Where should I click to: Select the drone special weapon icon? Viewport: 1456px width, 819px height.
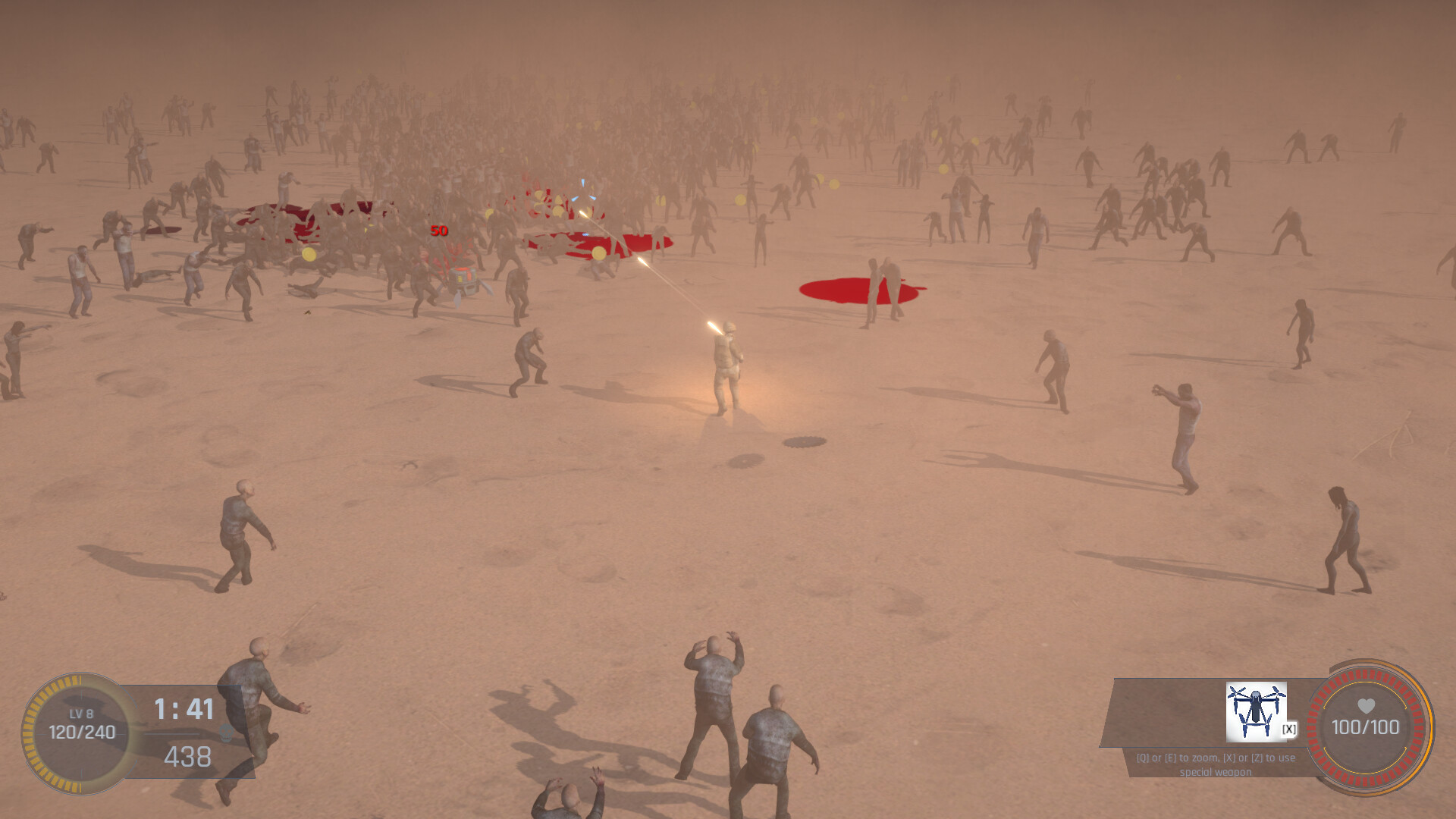pyautogui.click(x=1256, y=711)
